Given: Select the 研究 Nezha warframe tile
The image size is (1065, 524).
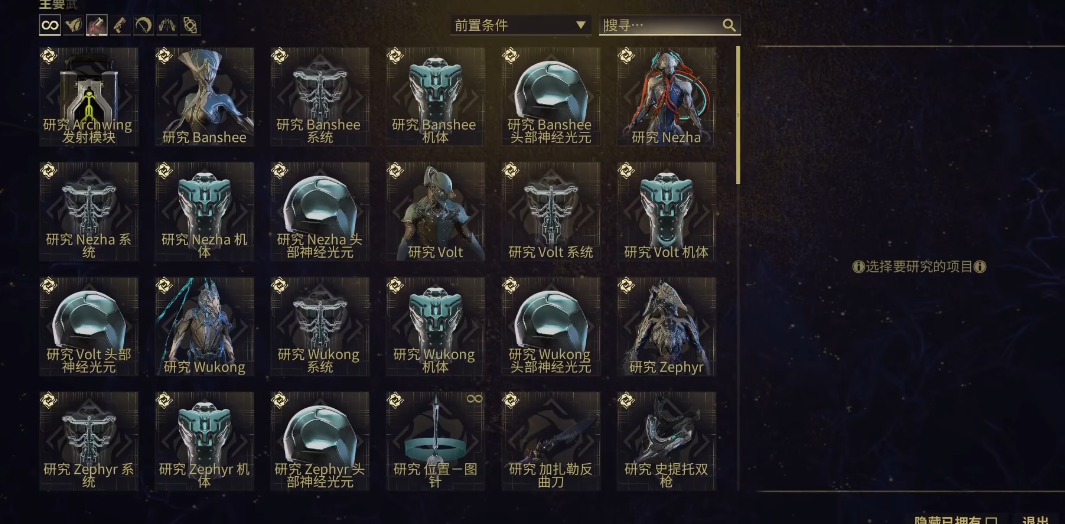Looking at the screenshot, I should click(666, 97).
